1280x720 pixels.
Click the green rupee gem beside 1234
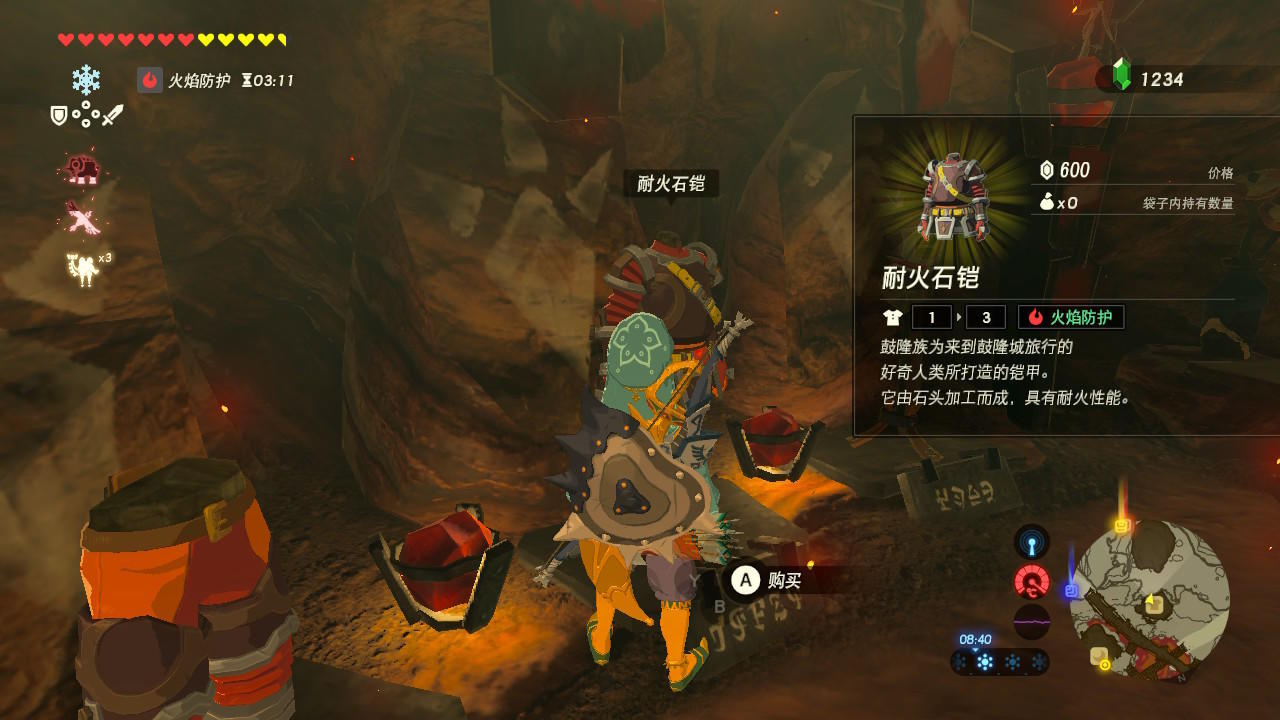1124,74
